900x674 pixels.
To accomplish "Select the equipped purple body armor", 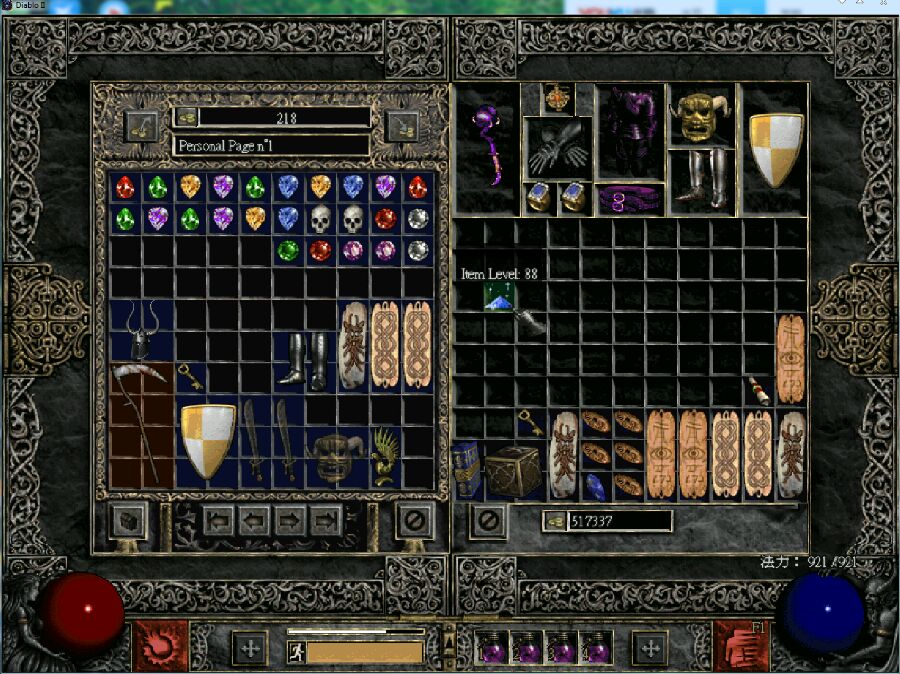I will click(x=630, y=132).
